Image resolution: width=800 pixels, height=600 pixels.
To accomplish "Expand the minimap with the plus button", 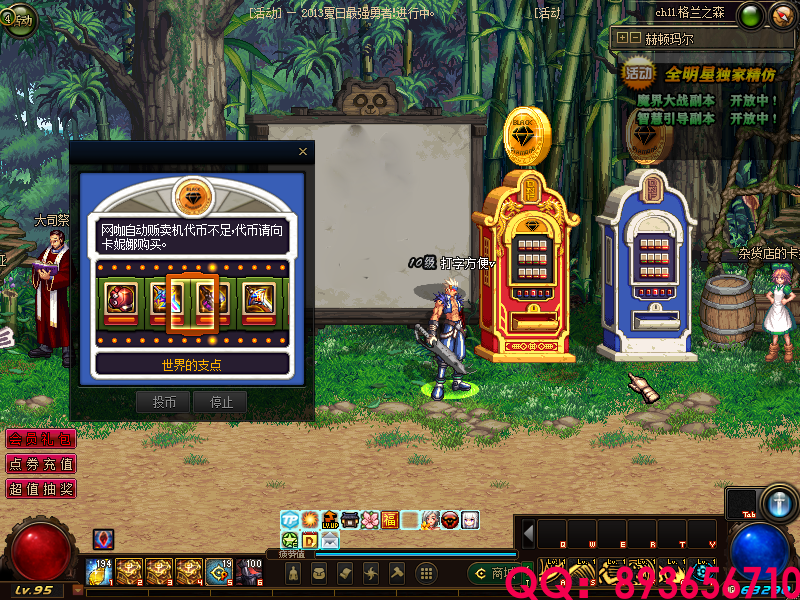I will 623,38.
